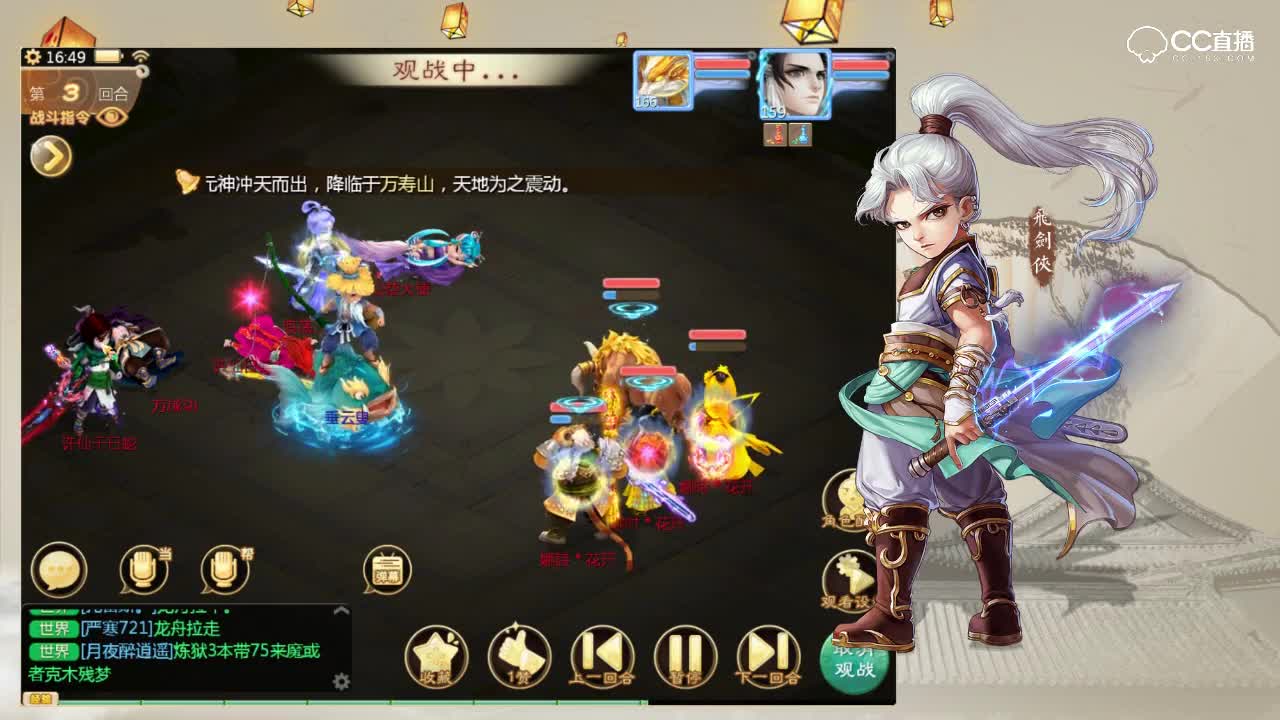Give a like with the 1赞 button
The width and height of the screenshot is (1280, 720).
520,655
